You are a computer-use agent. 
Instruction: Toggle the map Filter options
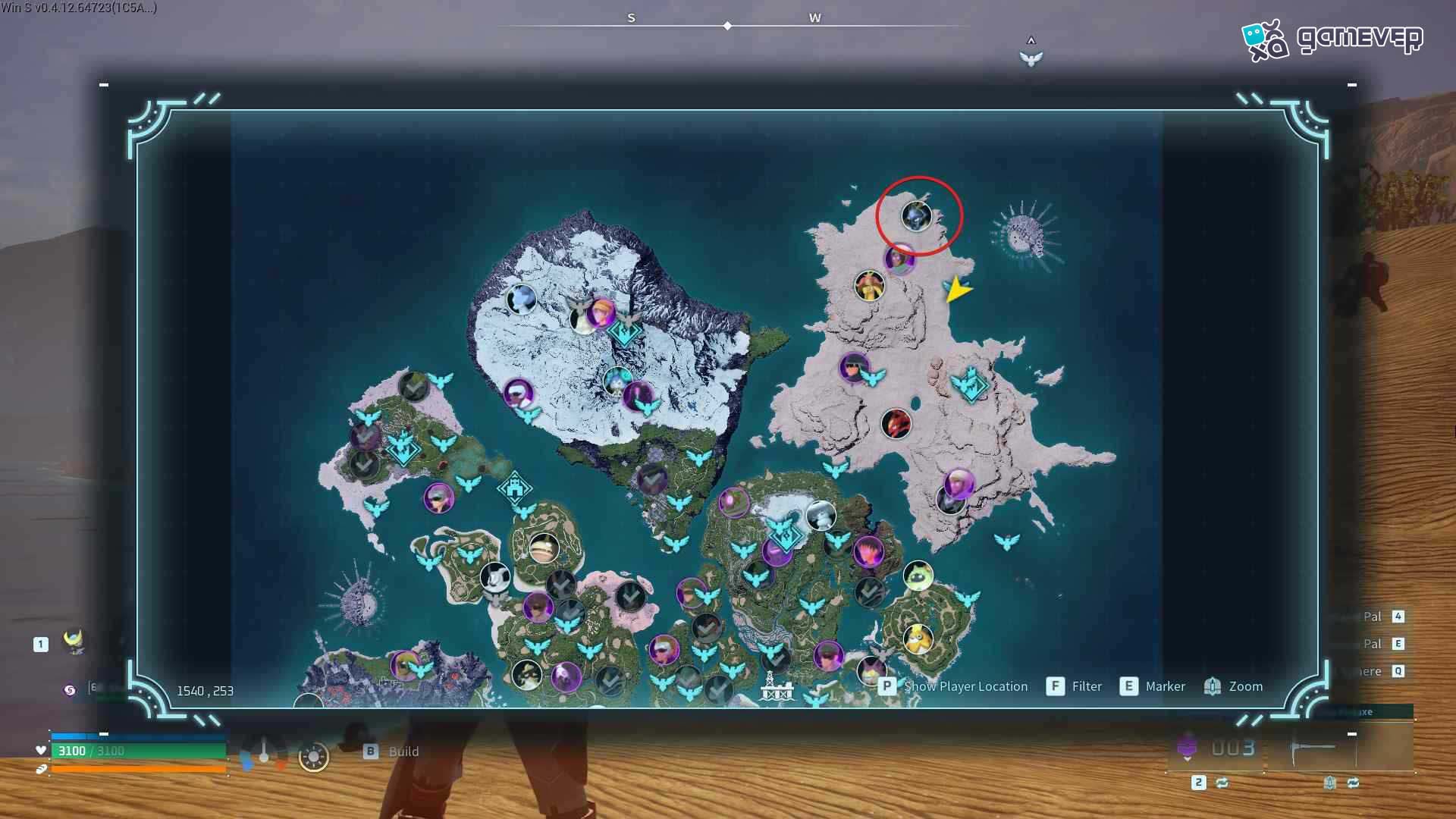tap(1087, 686)
